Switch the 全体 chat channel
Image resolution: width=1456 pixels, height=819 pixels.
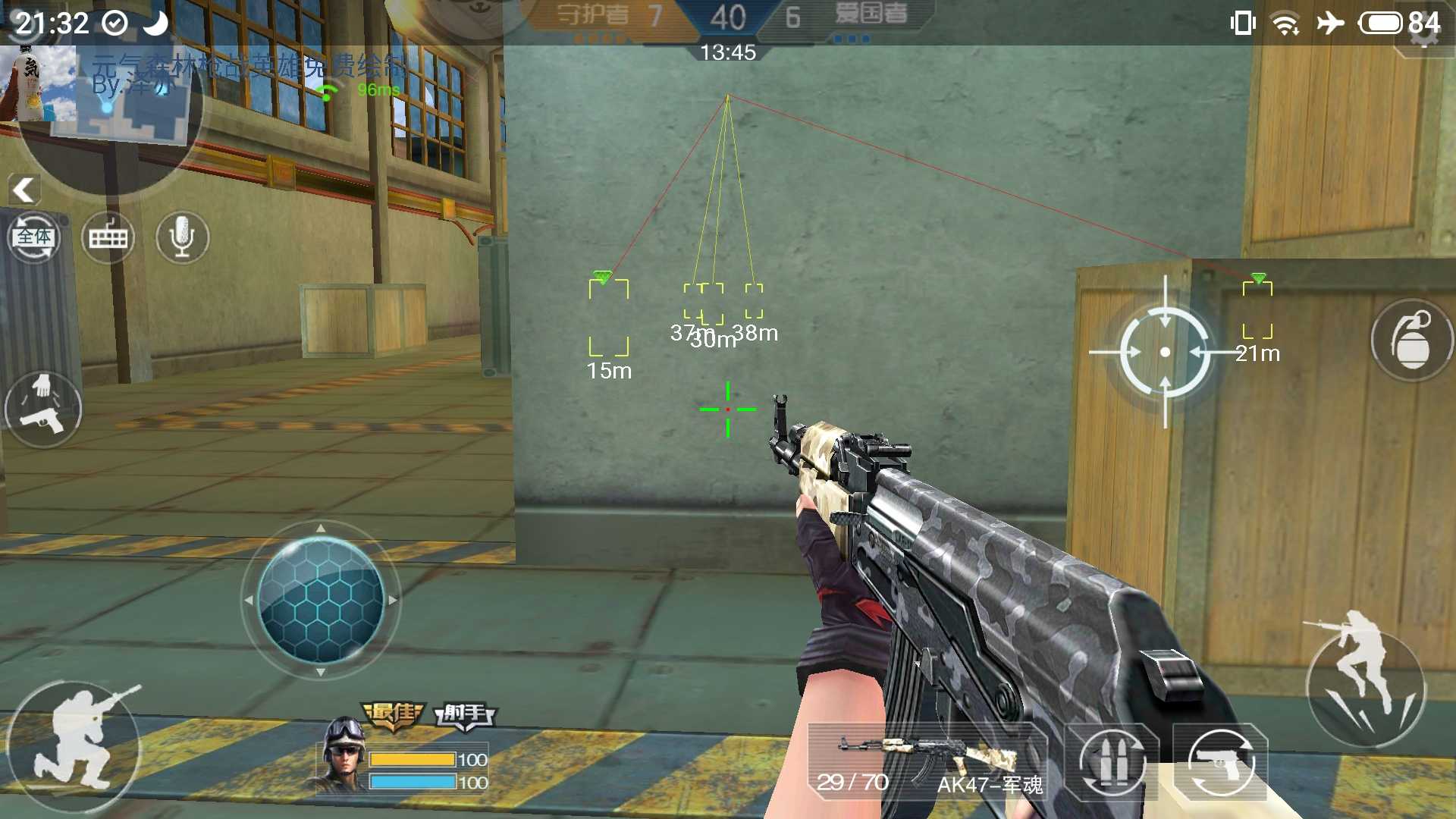(x=34, y=238)
